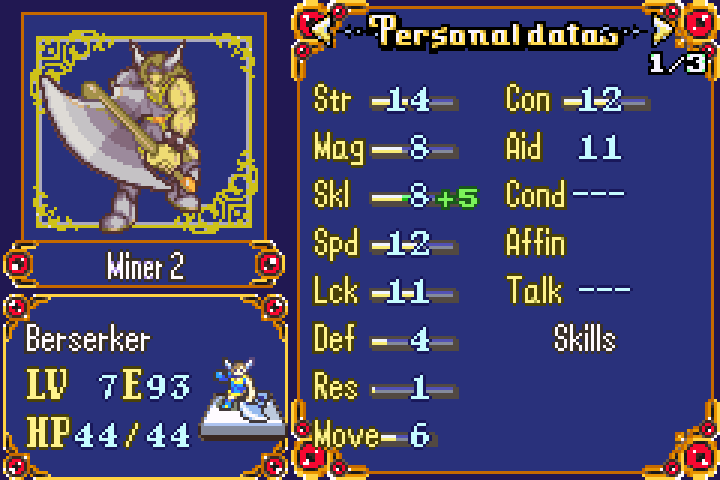Click the right page arrow beside Personal data
Screen dimensions: 720x480
(x=662, y=31)
